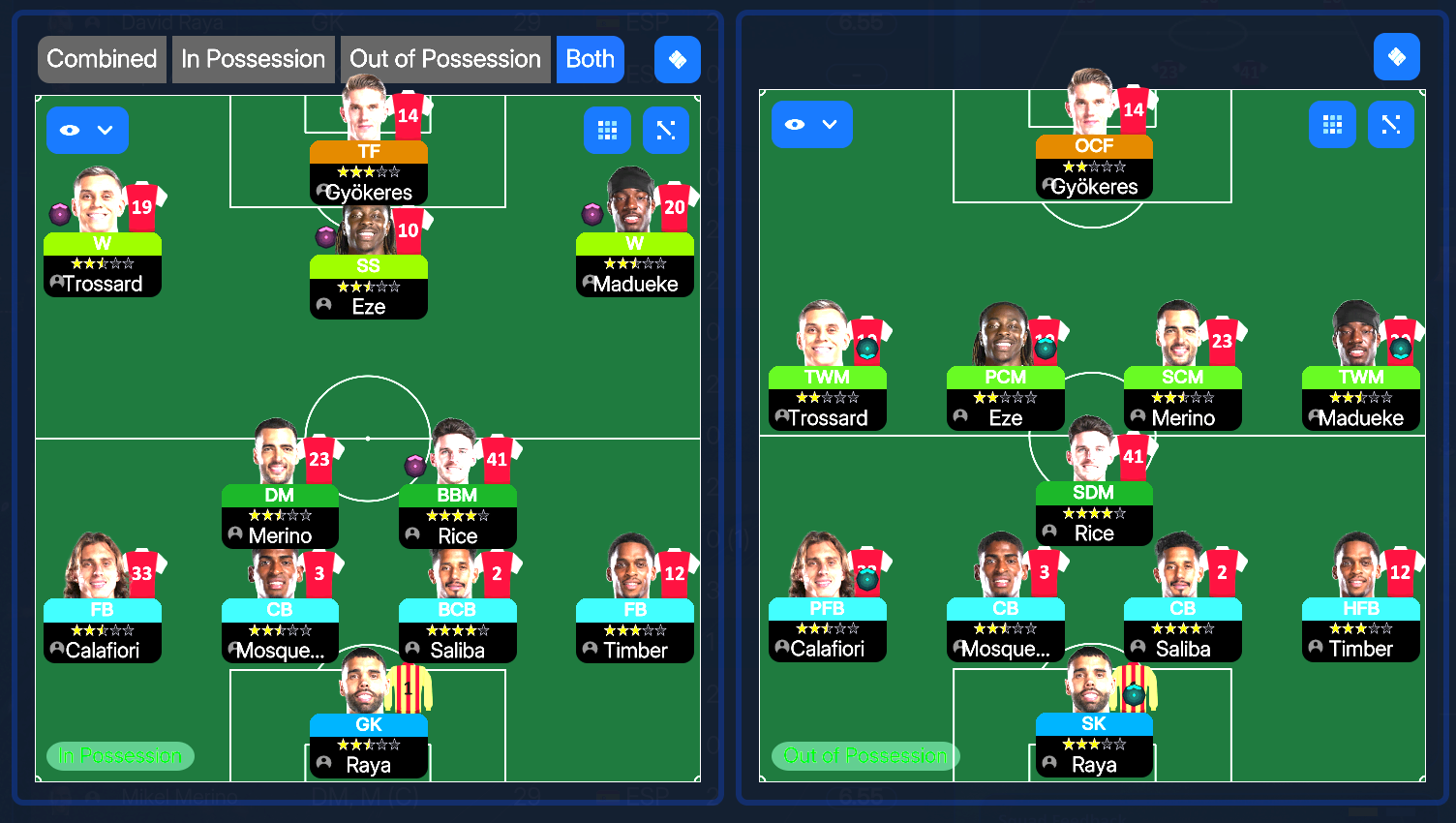The image size is (1456, 823).
Task: Select the Out of Possession view button
Action: tap(444, 59)
